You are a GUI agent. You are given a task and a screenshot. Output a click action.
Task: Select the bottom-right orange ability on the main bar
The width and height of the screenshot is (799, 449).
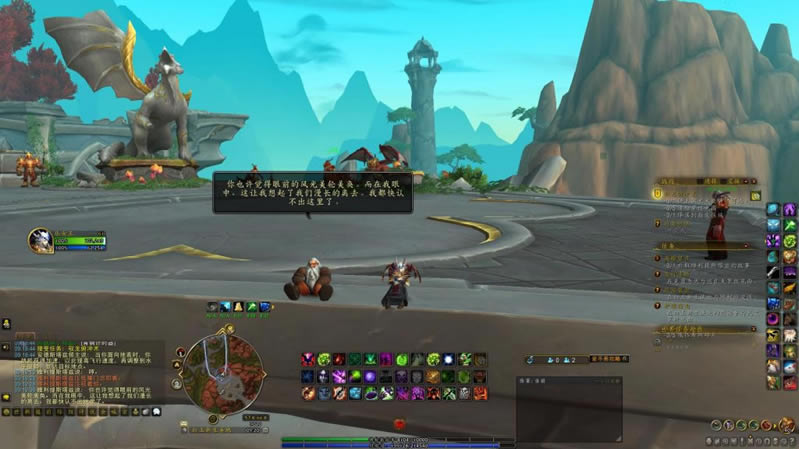pyautogui.click(x=480, y=393)
